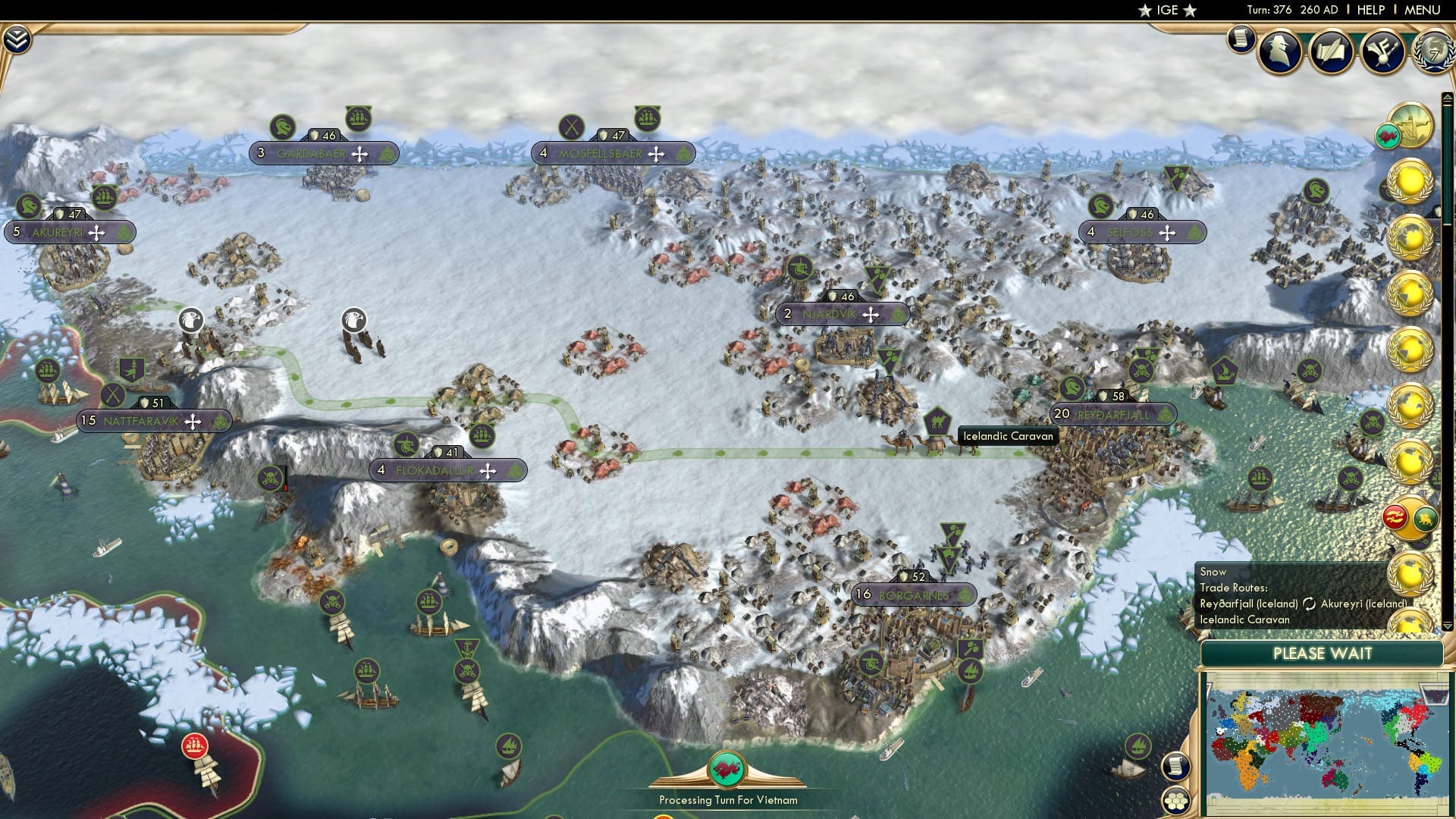Viewport: 1456px width, 819px height.
Task: Select the eagle unit flag near Nattfaravik
Action: [191, 320]
